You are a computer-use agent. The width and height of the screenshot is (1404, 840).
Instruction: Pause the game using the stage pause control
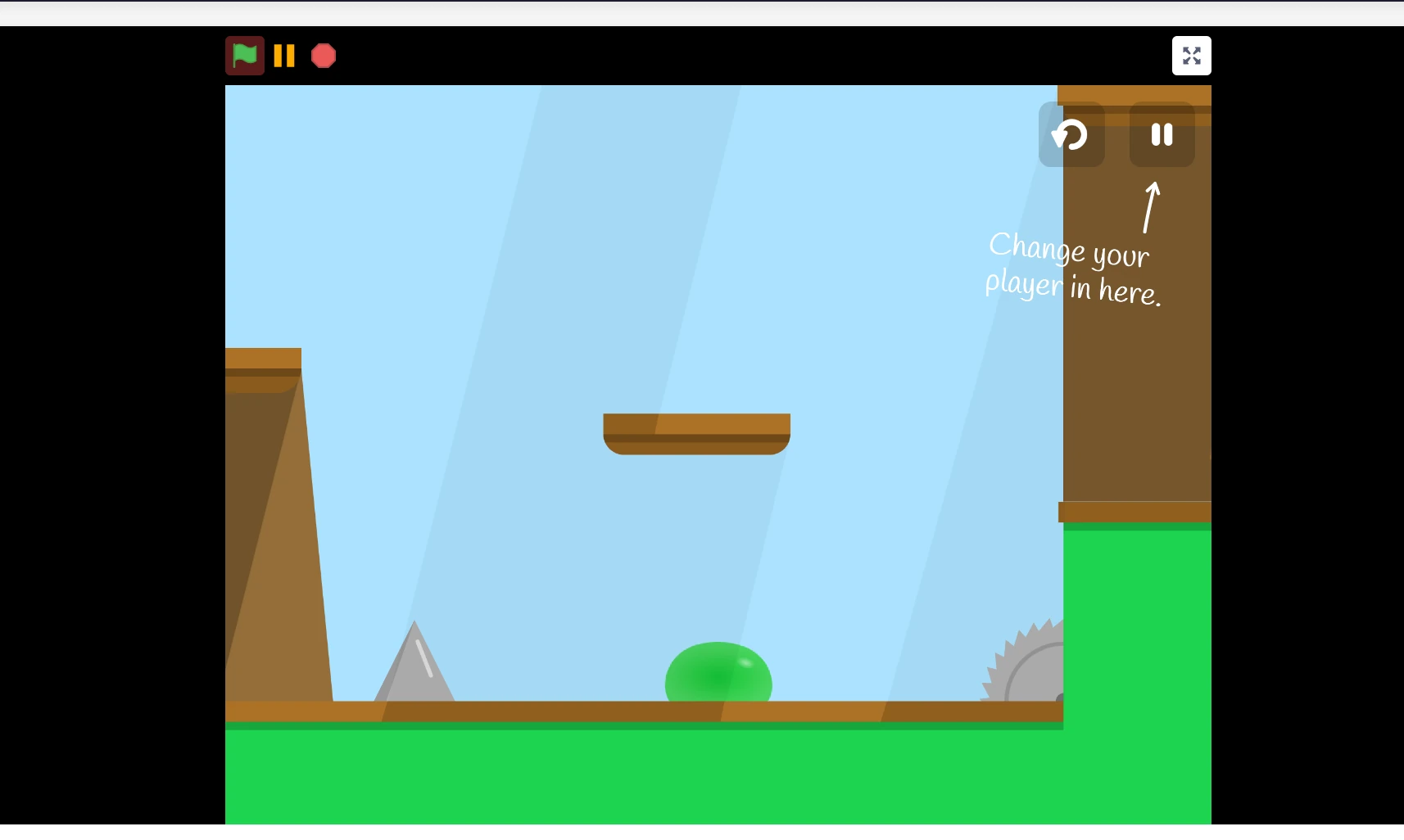1161,134
